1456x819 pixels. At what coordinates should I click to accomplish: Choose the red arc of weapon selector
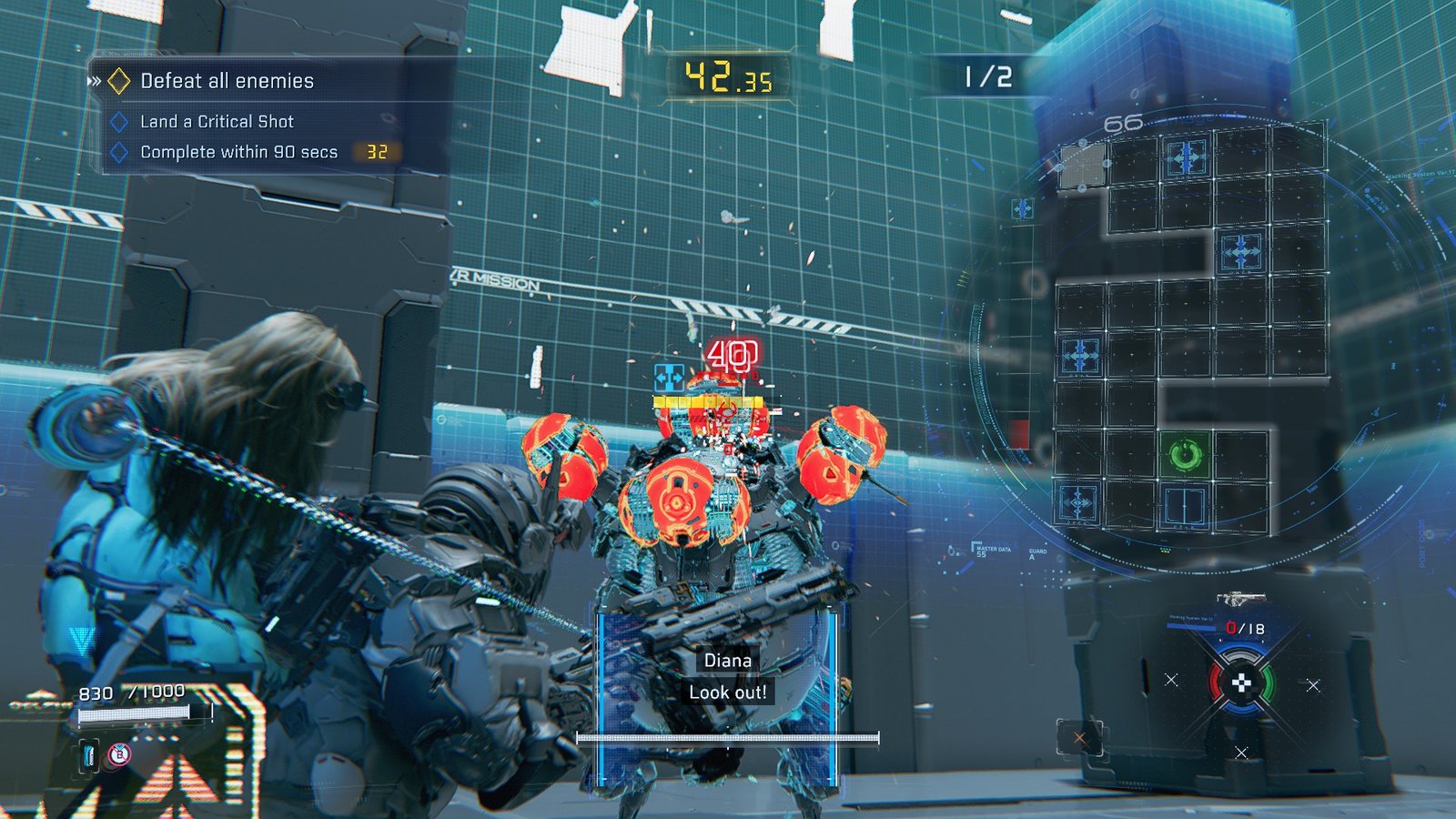pyautogui.click(x=1216, y=682)
